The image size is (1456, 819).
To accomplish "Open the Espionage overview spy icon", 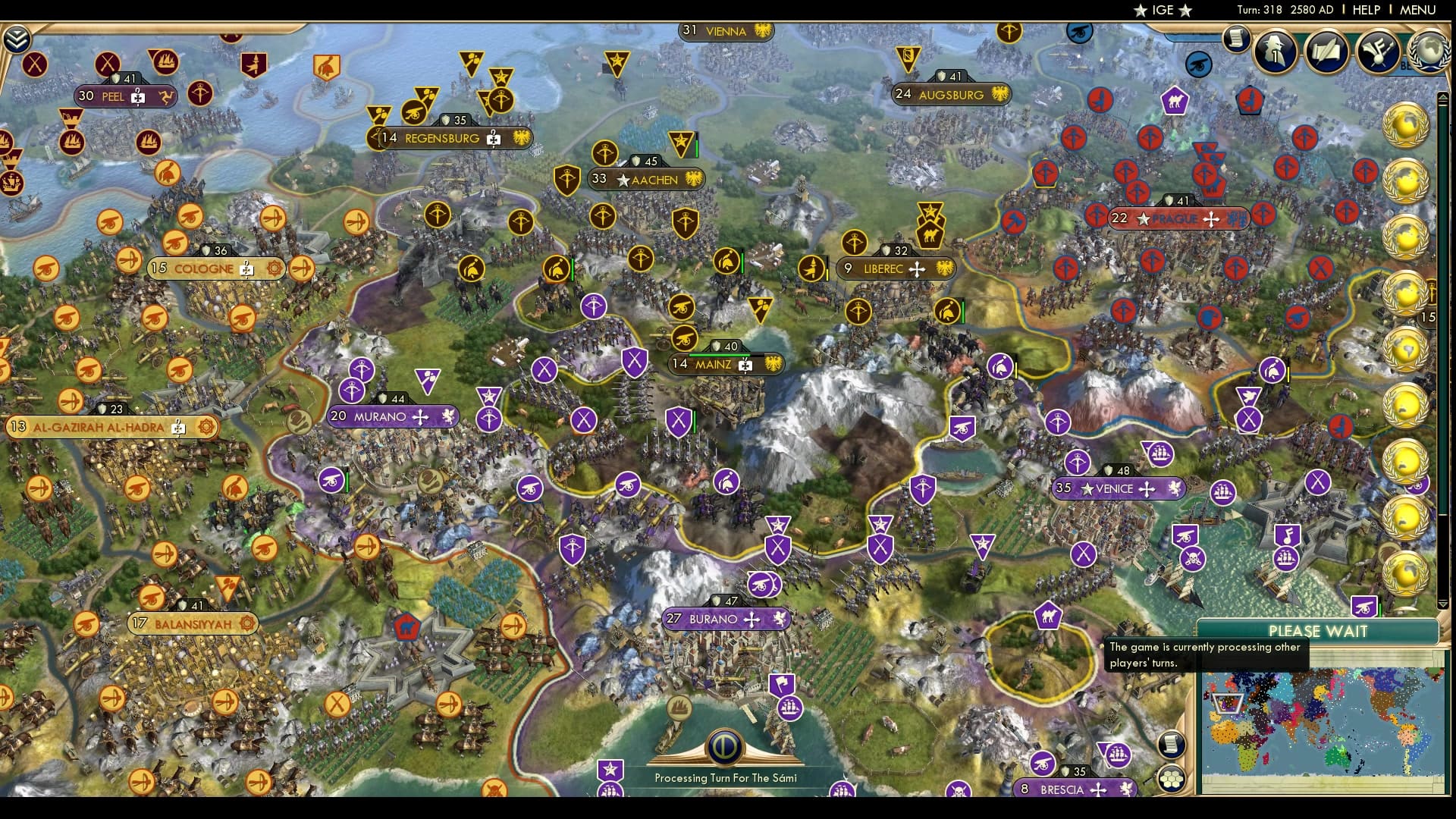I will 1274,52.
